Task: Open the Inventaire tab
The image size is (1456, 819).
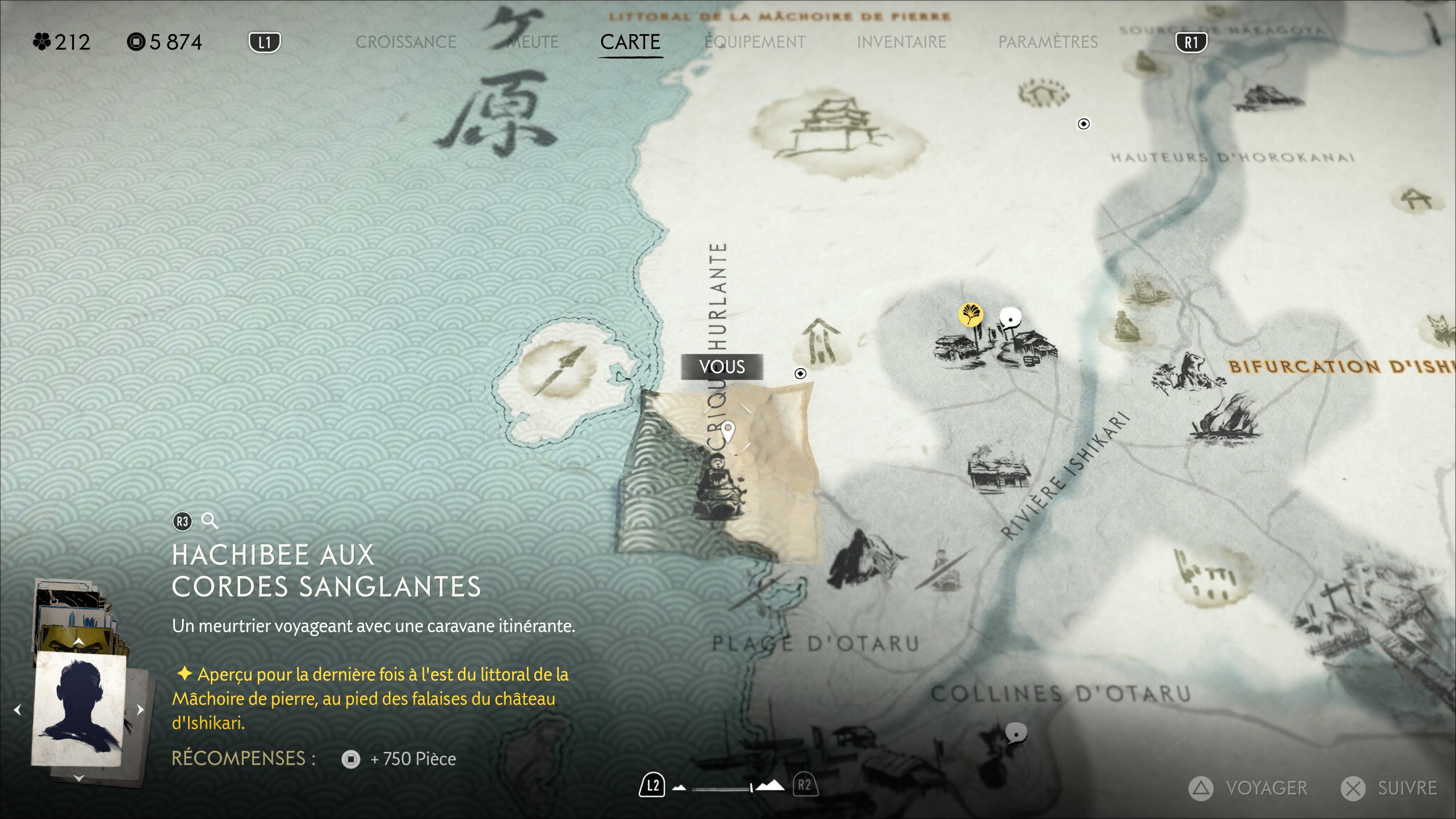Action: tap(902, 42)
